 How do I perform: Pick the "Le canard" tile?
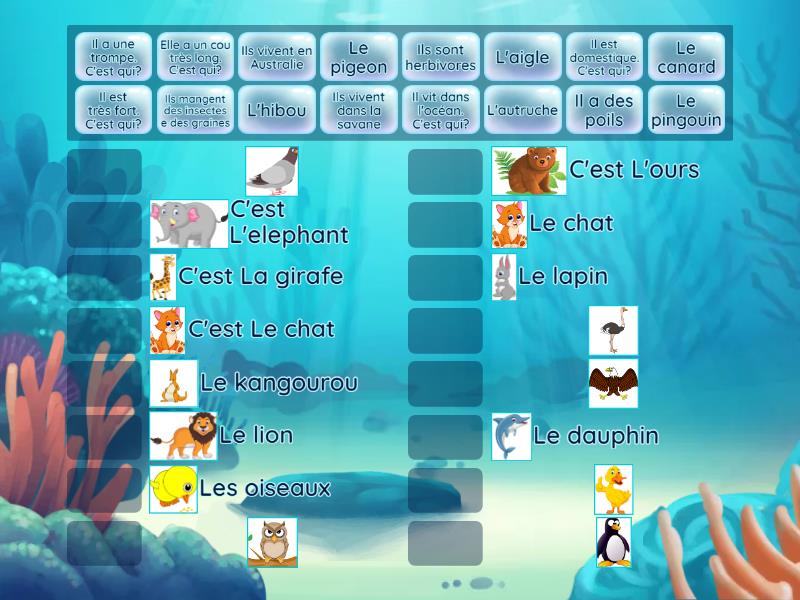[x=686, y=58]
